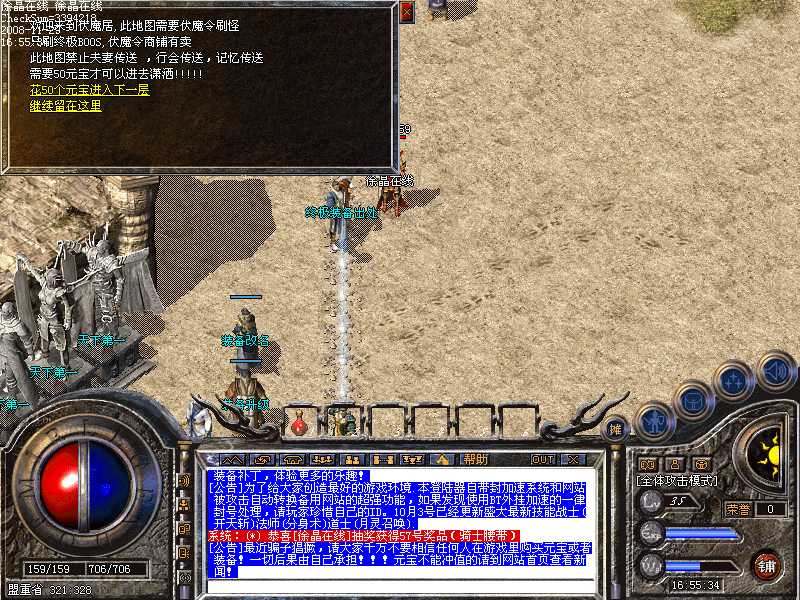This screenshot has width=800, height=600.
Task: Open the 摊 stall button
Action: pyautogui.click(x=617, y=428)
